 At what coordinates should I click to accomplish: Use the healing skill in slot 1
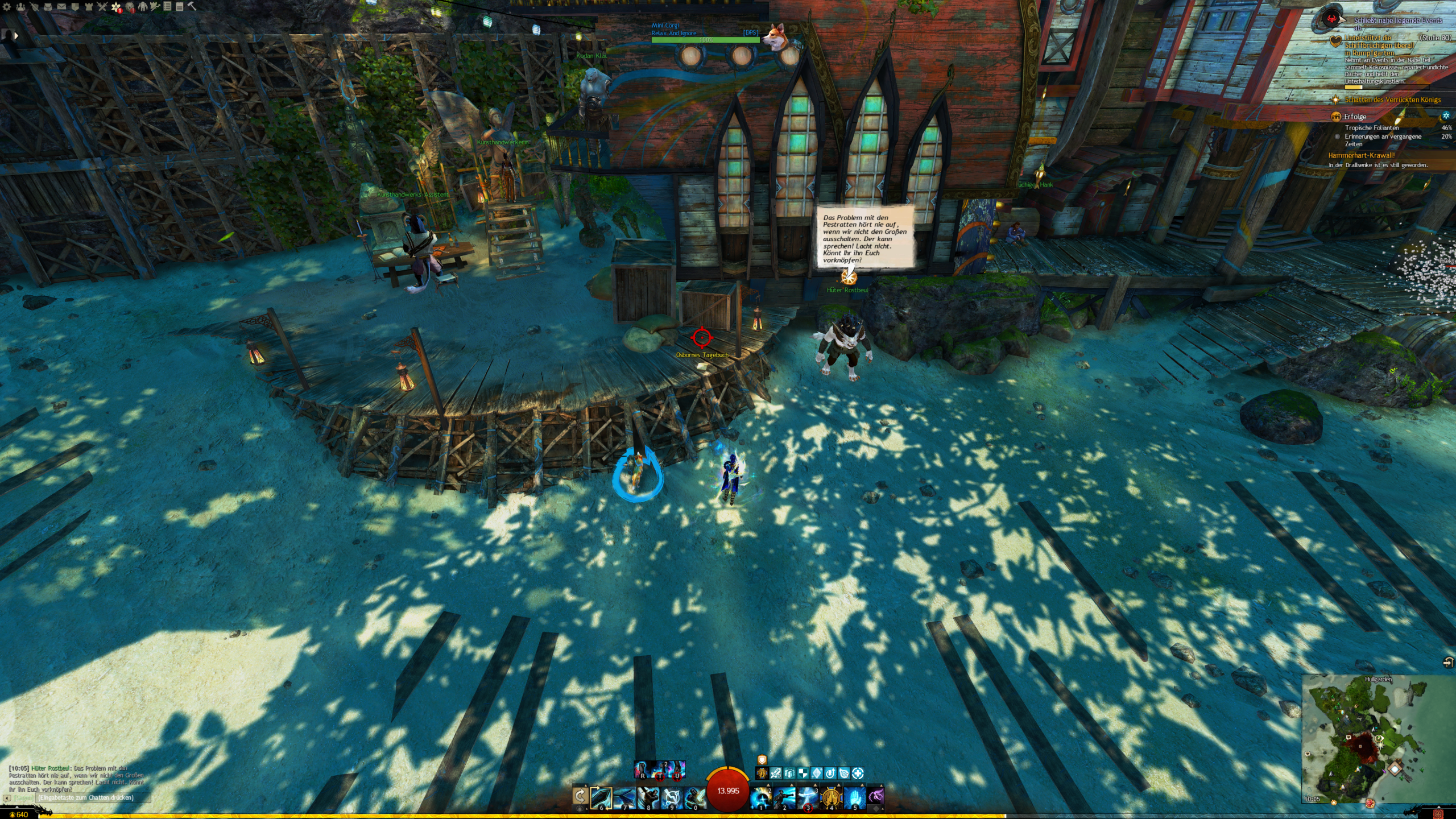pos(761,797)
